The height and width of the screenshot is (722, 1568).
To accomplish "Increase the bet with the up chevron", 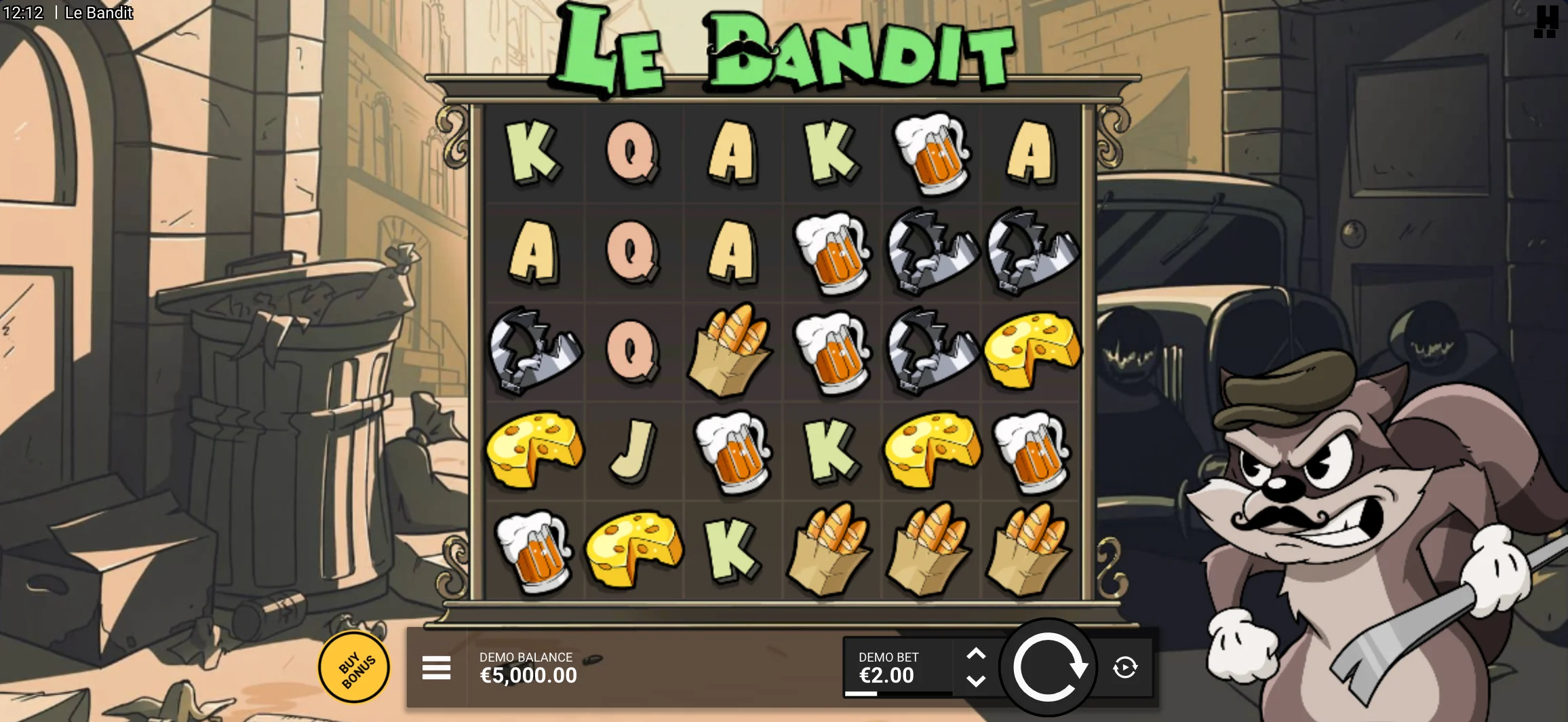I will pos(977,653).
